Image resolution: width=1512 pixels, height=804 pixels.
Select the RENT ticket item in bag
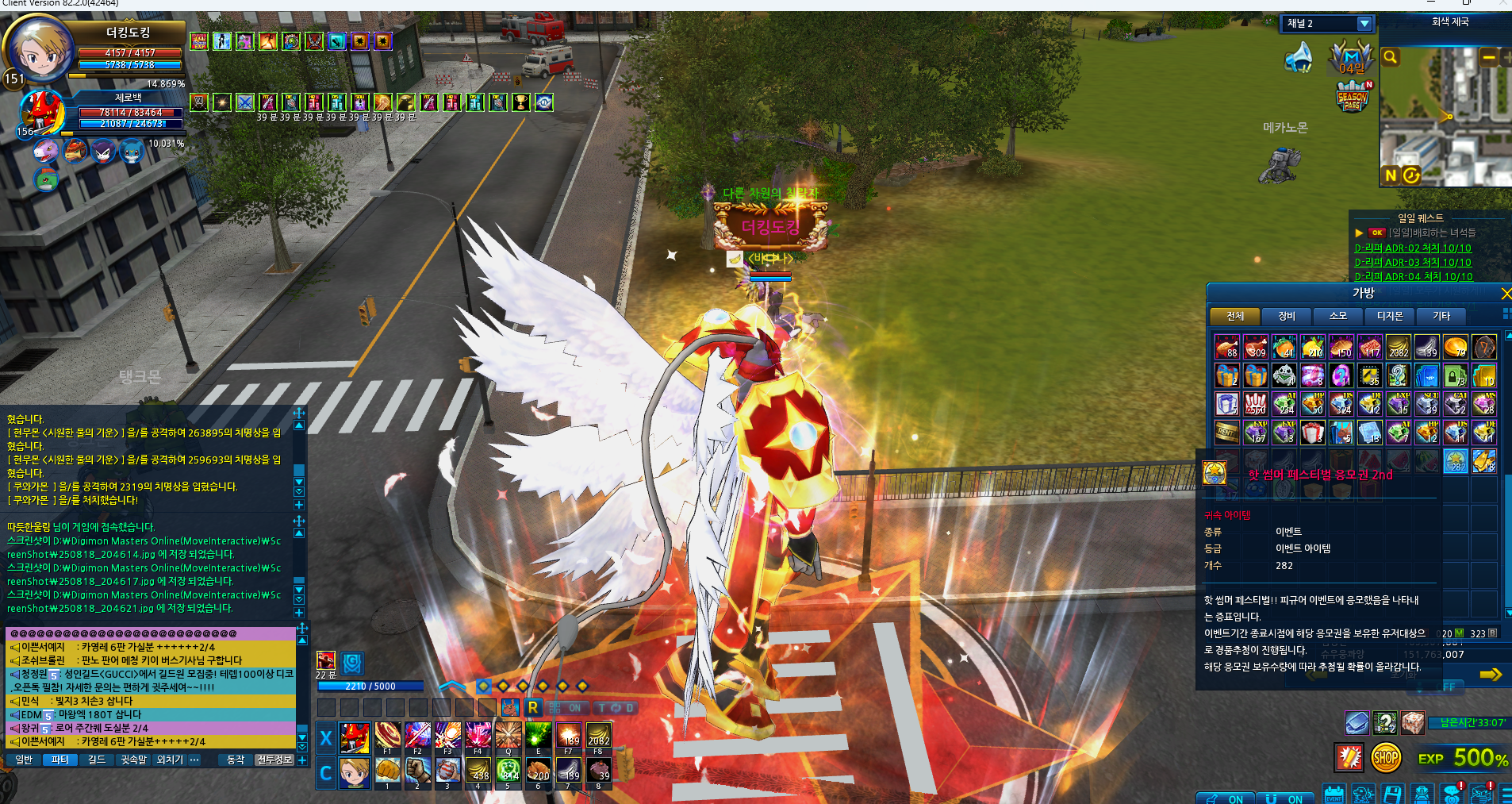point(1226,432)
